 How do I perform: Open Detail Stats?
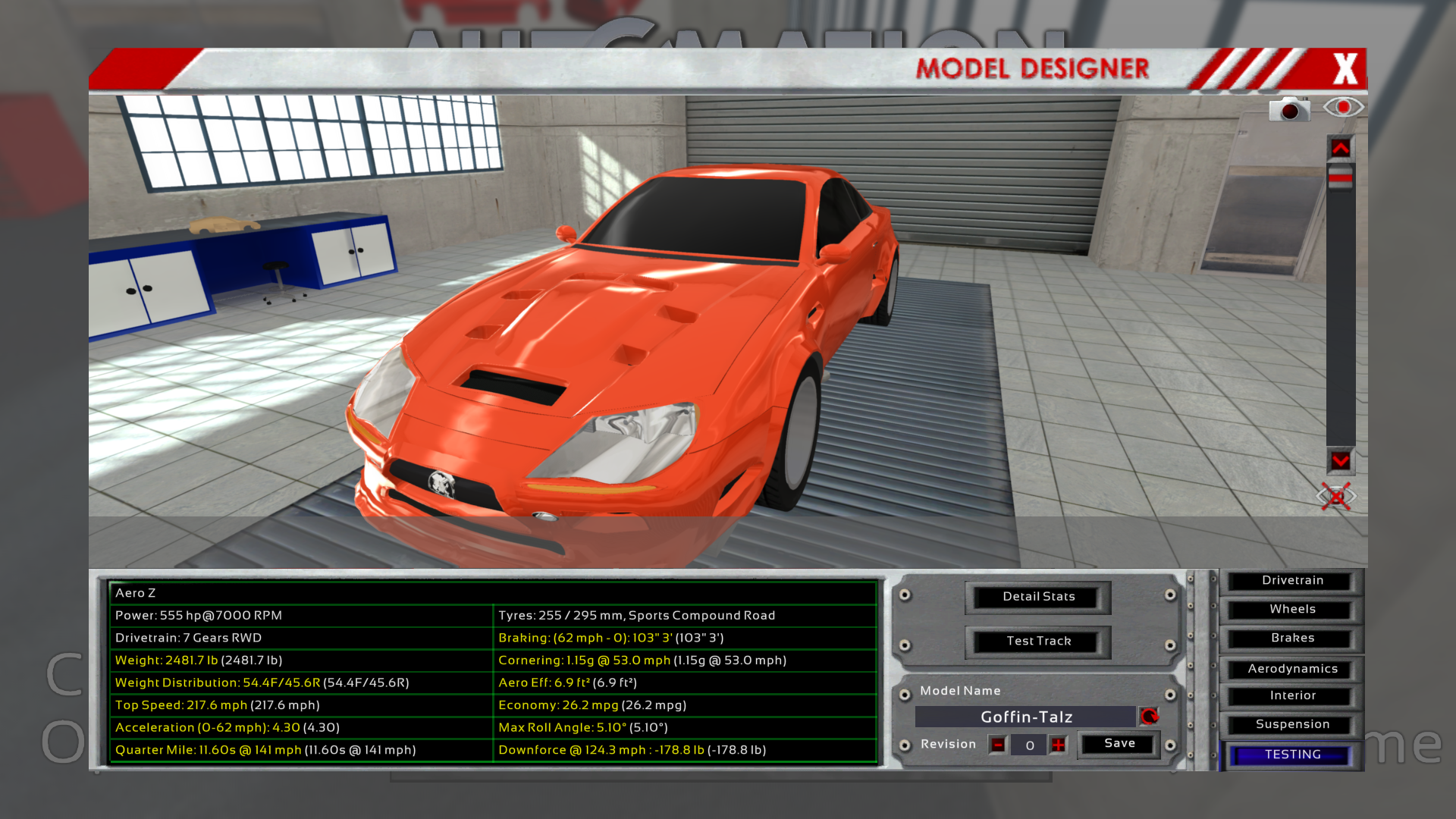1038,597
